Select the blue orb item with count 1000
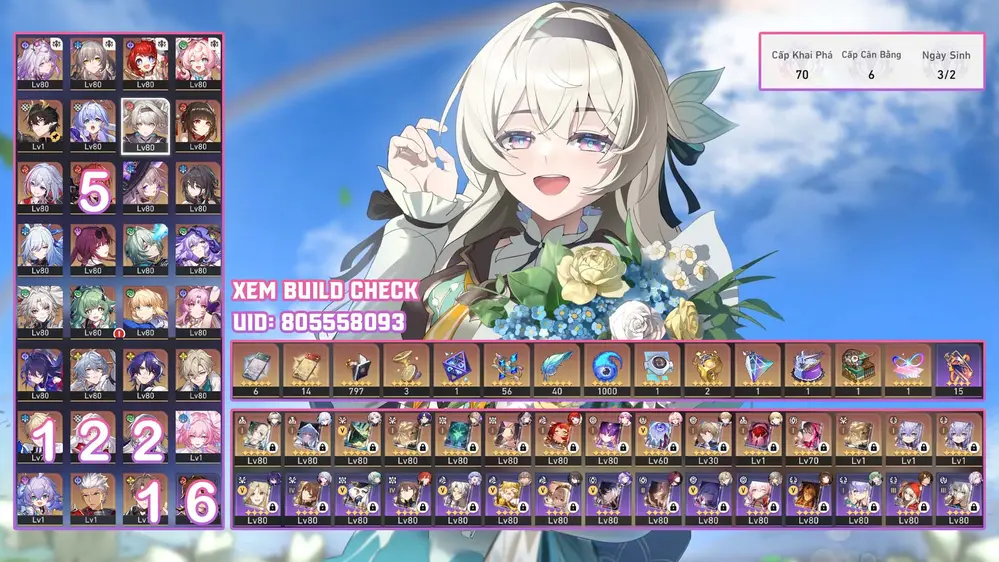Image resolution: width=999 pixels, height=562 pixels. point(606,371)
